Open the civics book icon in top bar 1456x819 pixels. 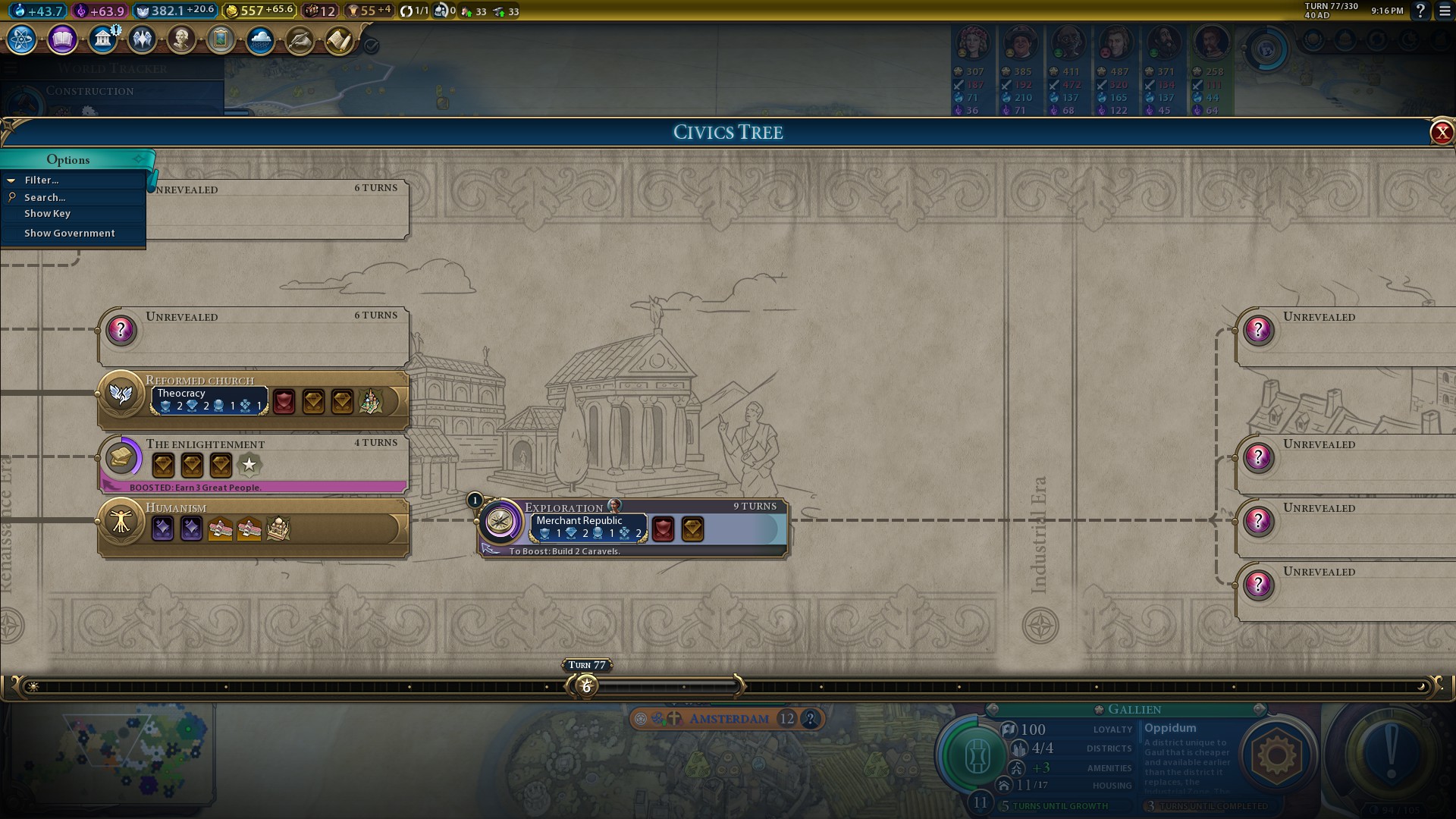click(62, 39)
